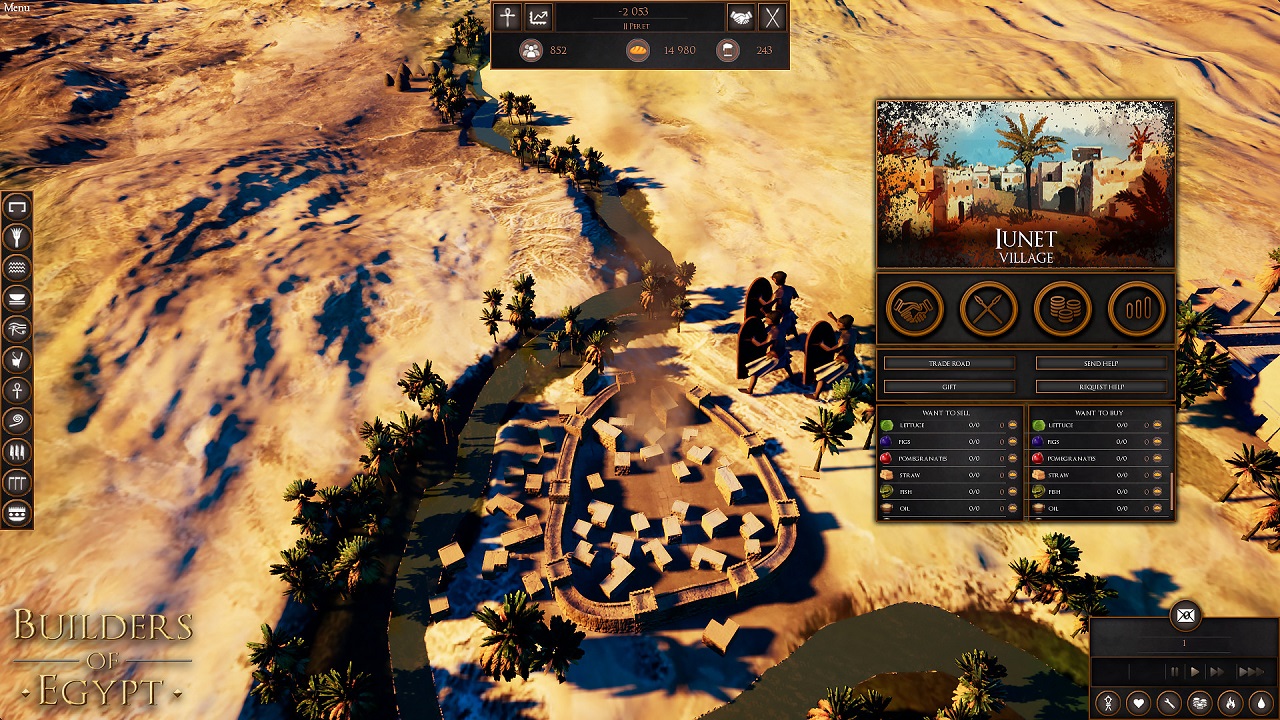Screen dimensions: 1280x720
Task: Set game speed to fastest triple arrow
Action: [x=1250, y=672]
